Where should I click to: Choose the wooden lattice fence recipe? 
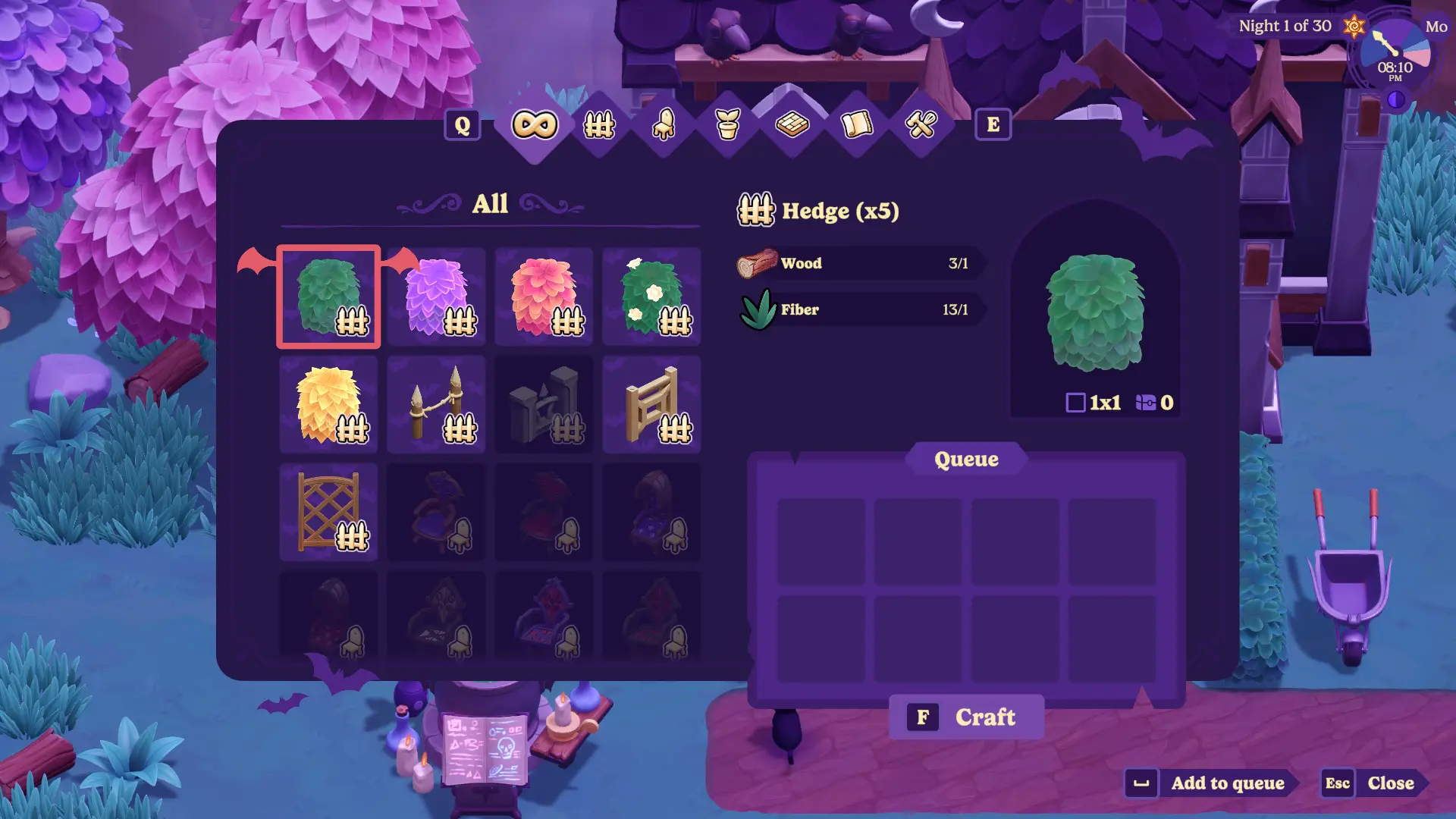coord(328,512)
